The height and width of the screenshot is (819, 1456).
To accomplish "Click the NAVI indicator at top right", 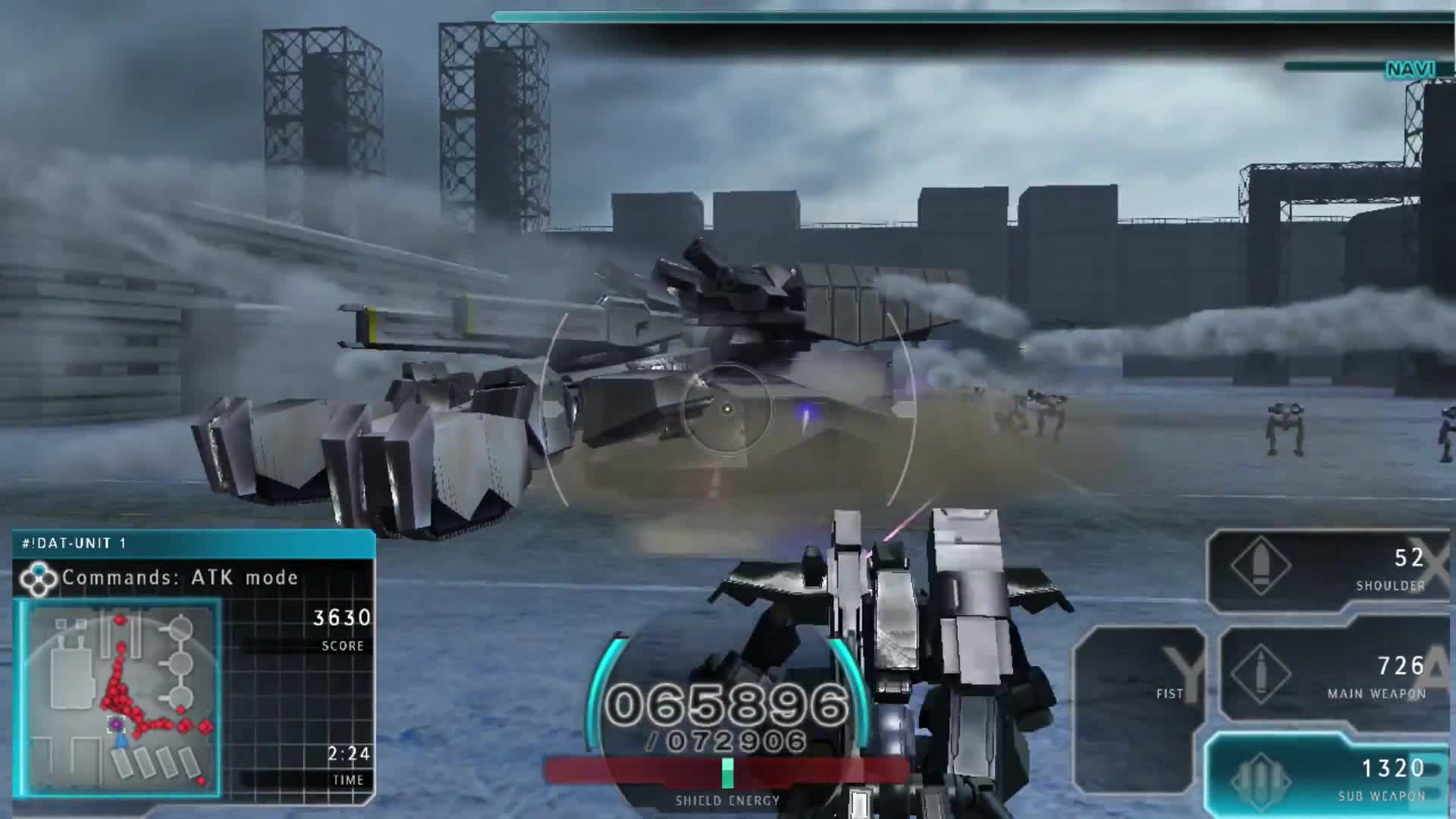I will tap(1412, 68).
